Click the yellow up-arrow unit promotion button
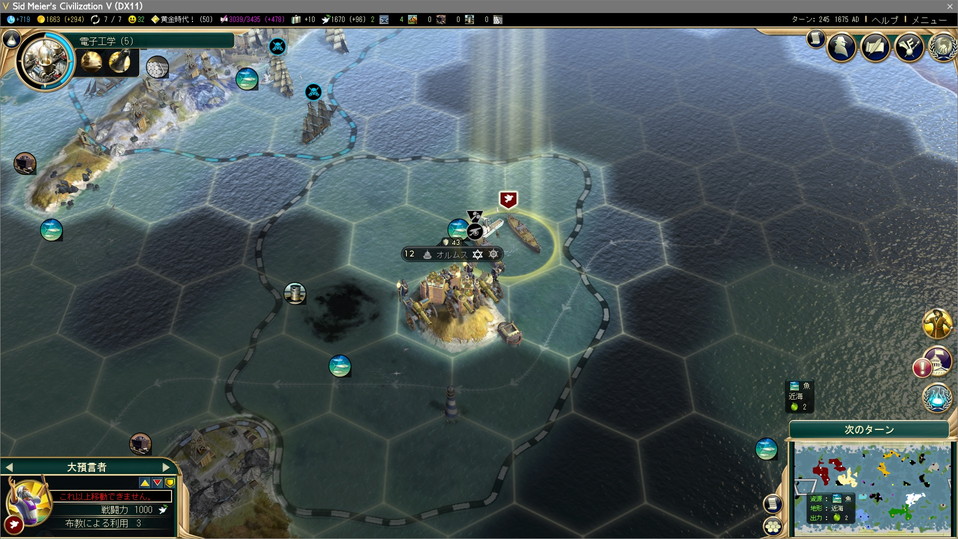Image resolution: width=958 pixels, height=539 pixels. (x=144, y=483)
